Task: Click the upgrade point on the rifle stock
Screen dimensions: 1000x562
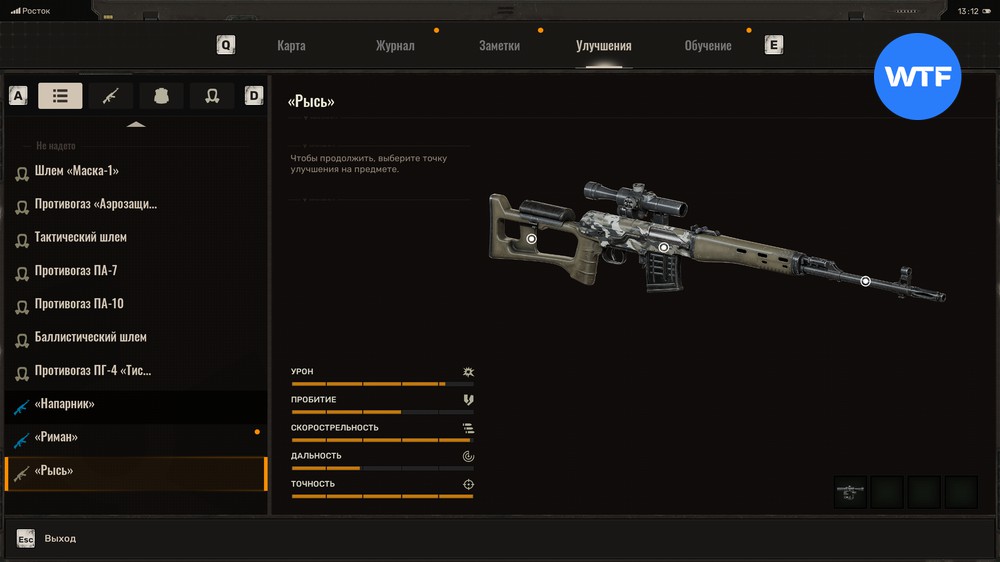Action: point(531,239)
